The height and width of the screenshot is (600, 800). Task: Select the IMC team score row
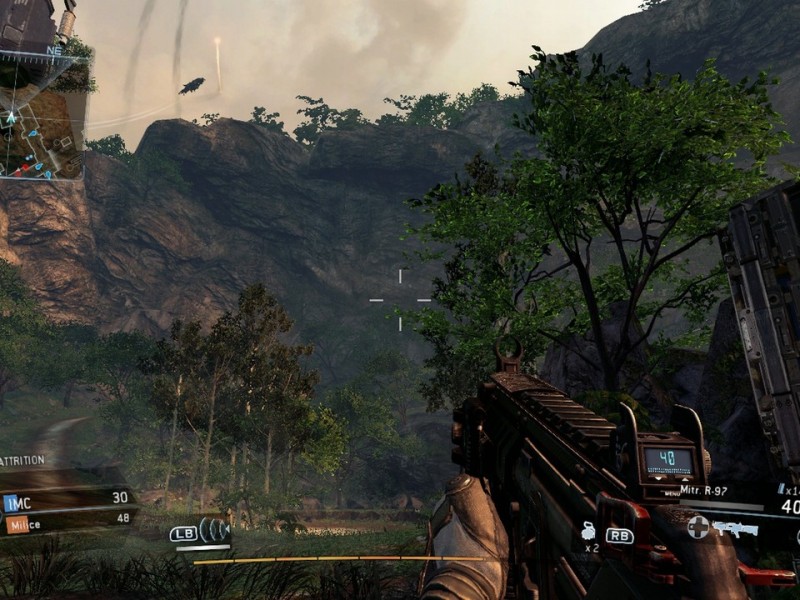68,499
